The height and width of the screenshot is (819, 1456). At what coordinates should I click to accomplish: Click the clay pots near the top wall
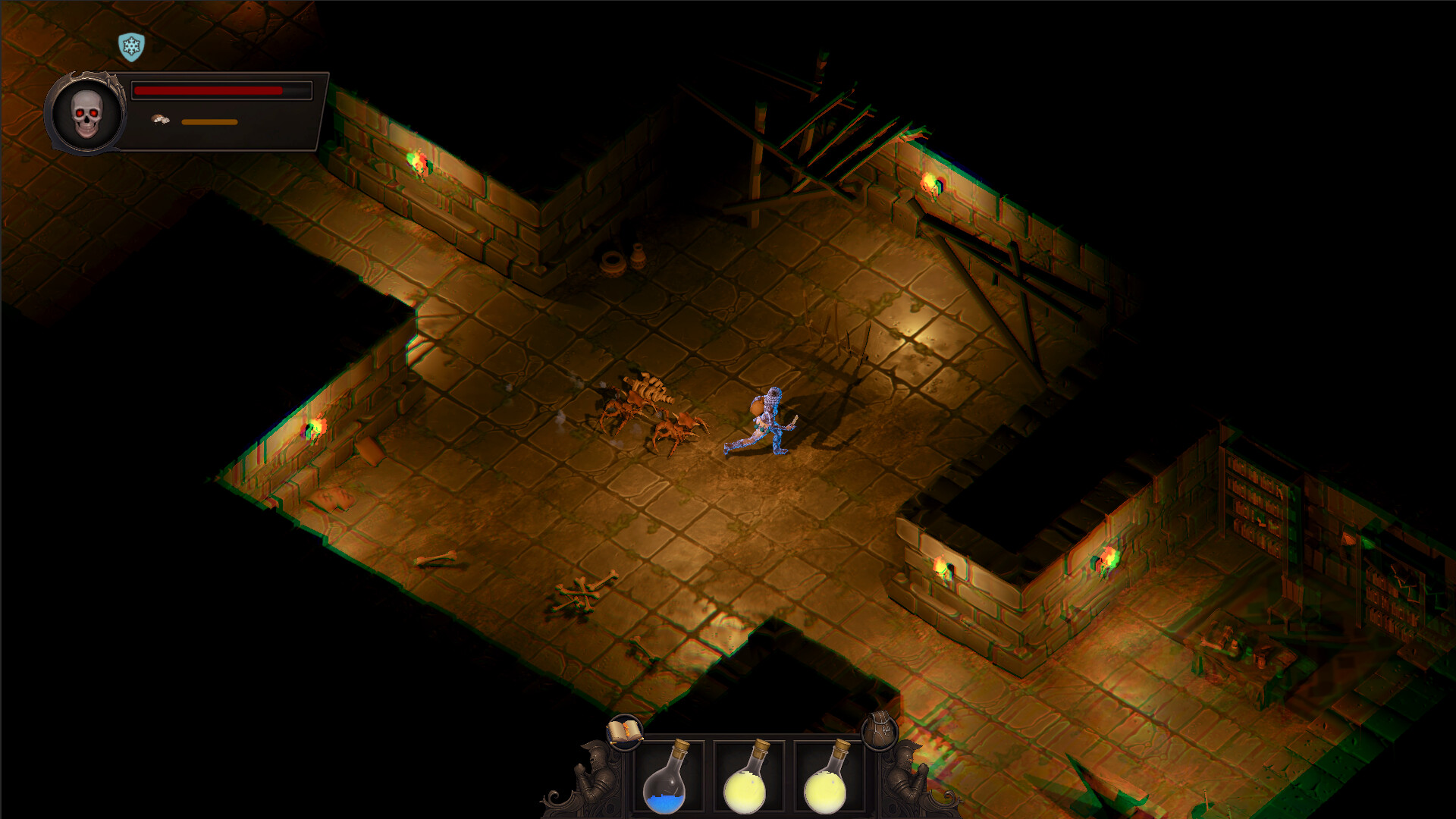click(616, 262)
